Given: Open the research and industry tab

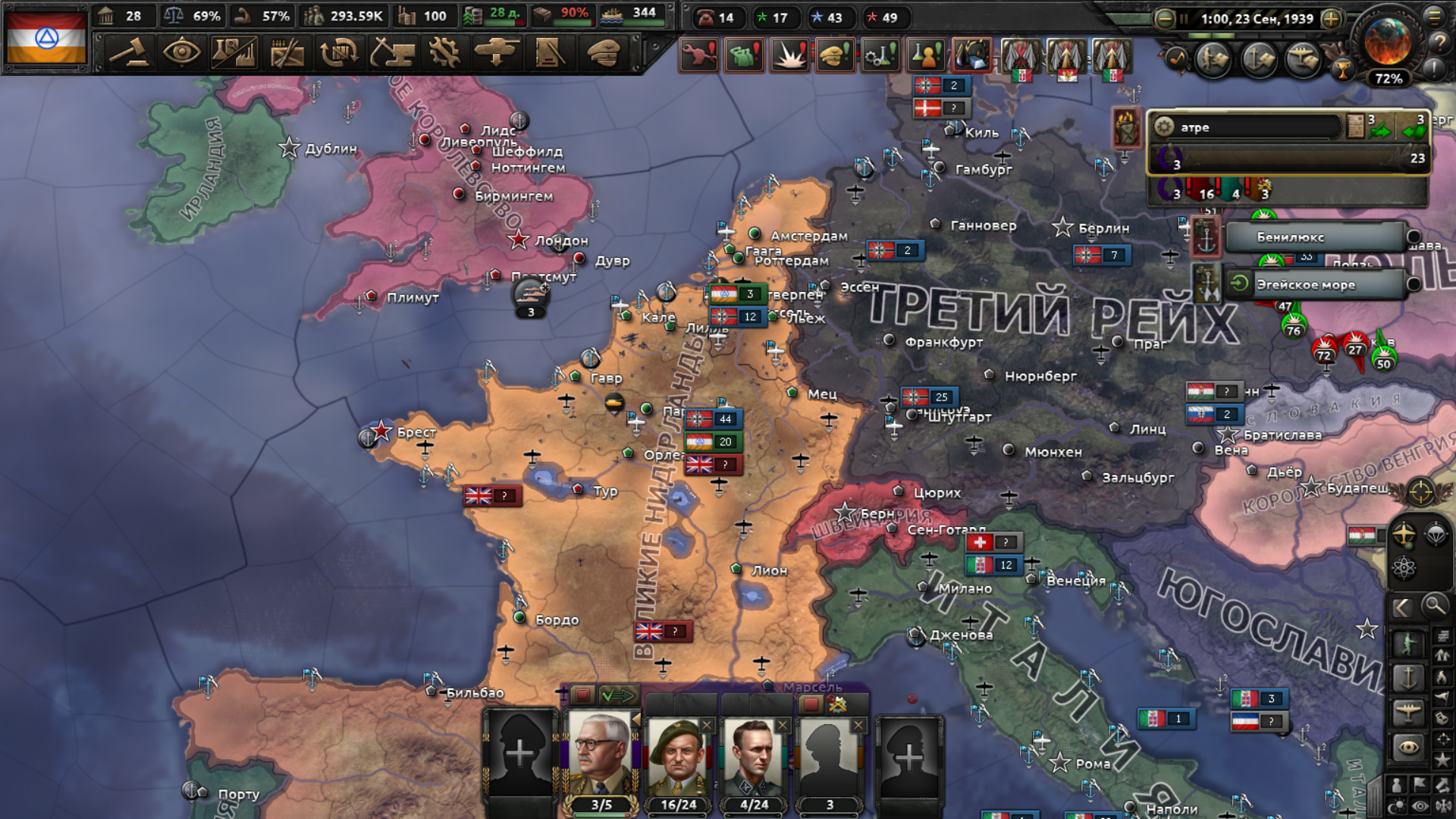Looking at the screenshot, I should [x=234, y=53].
